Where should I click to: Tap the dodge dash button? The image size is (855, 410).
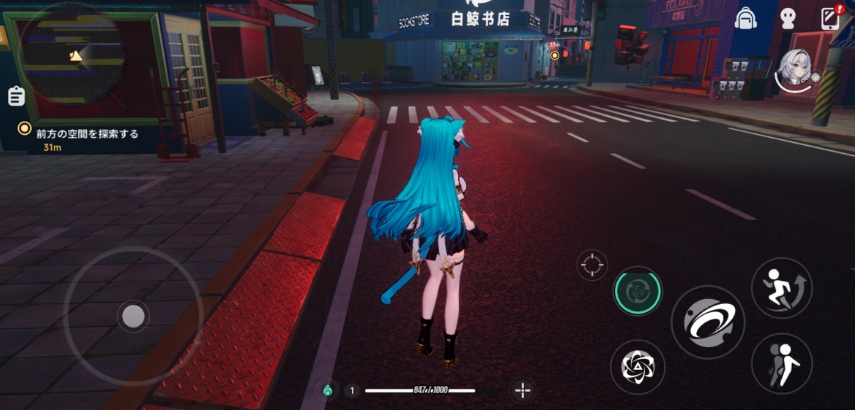[780, 362]
